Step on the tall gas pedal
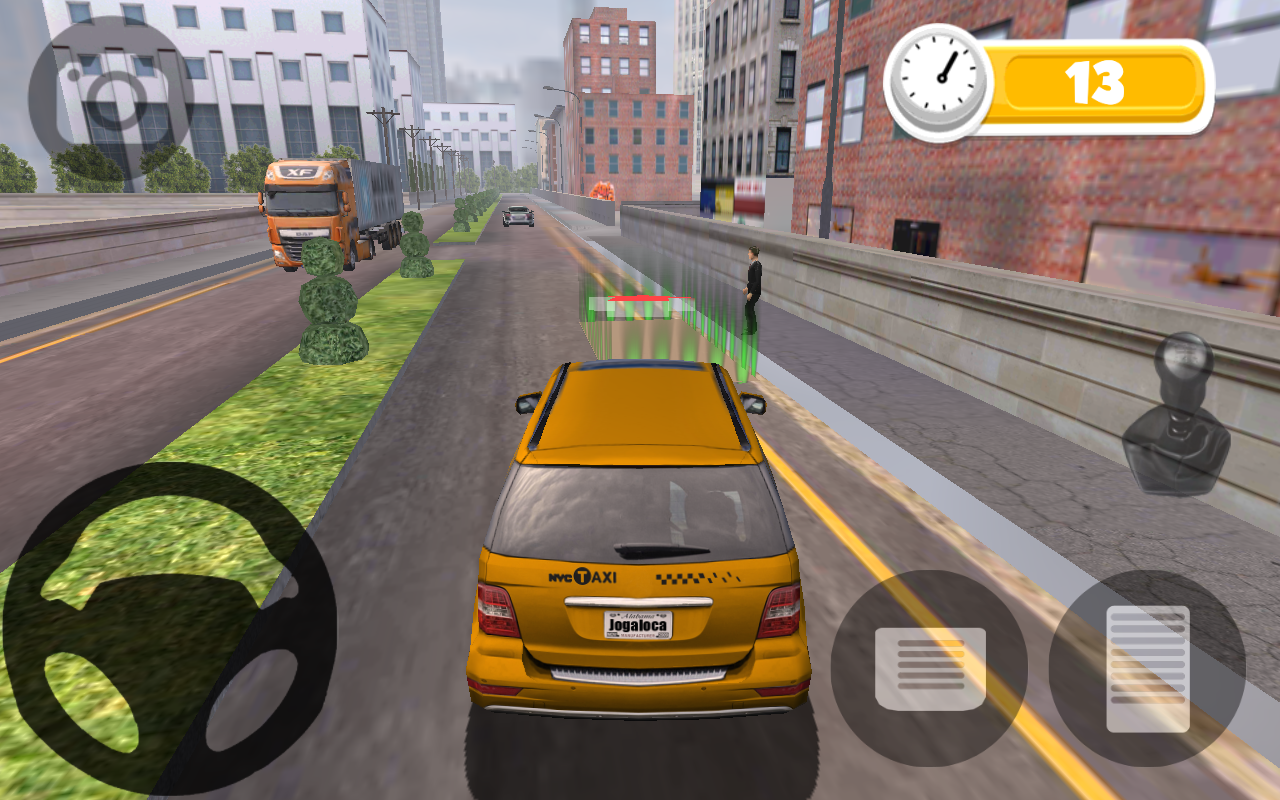Screen dimensions: 1280x800 coord(1147,668)
